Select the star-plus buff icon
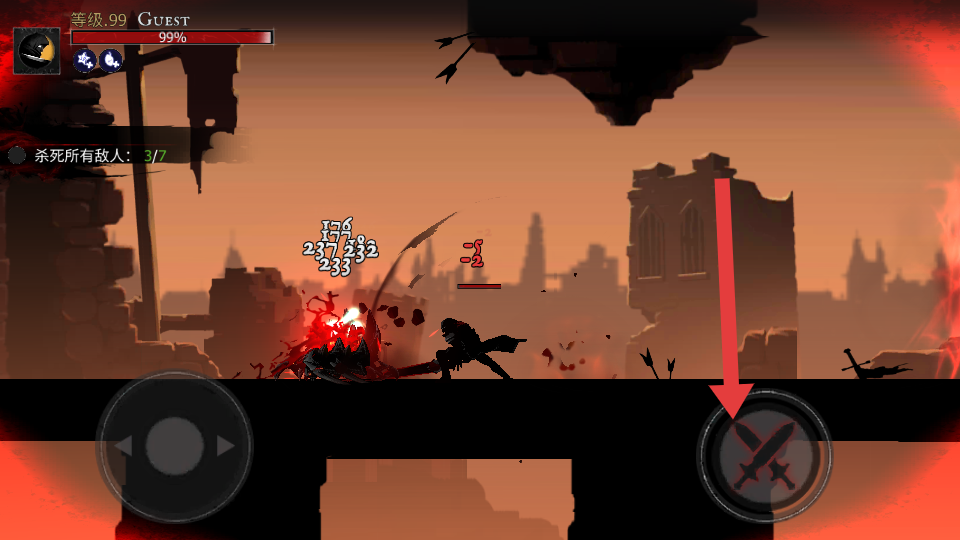Screen dimensions: 960x540 tap(85, 61)
